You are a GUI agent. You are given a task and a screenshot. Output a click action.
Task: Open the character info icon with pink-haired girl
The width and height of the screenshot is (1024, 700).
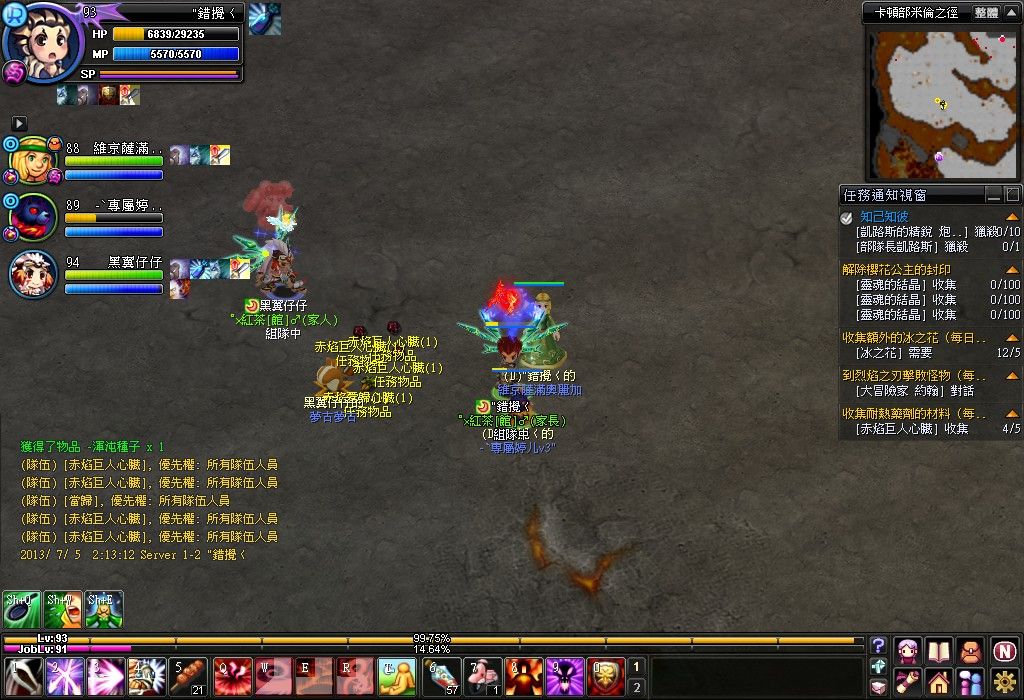(x=908, y=650)
